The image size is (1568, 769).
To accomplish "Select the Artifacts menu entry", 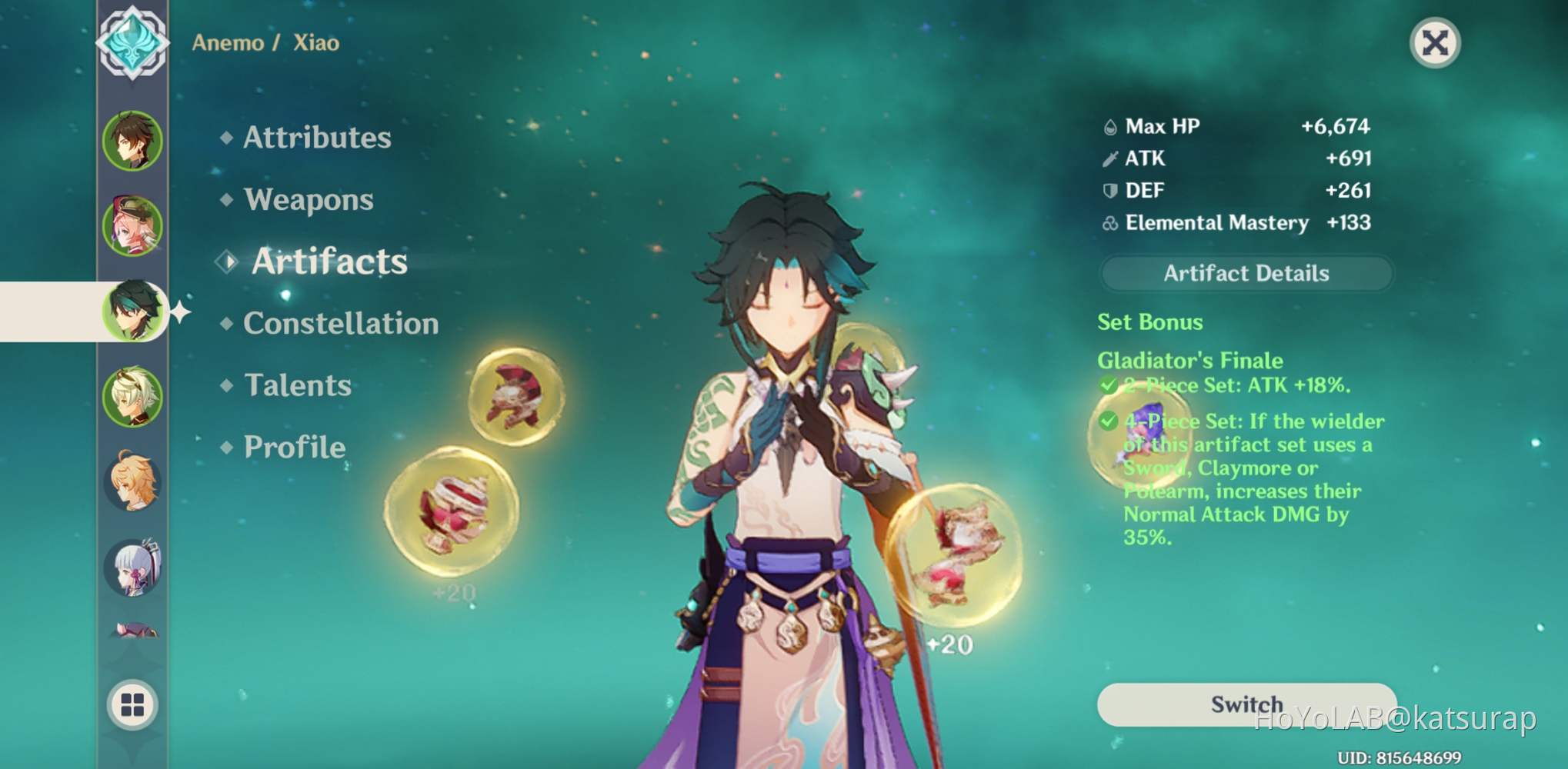I will [329, 261].
